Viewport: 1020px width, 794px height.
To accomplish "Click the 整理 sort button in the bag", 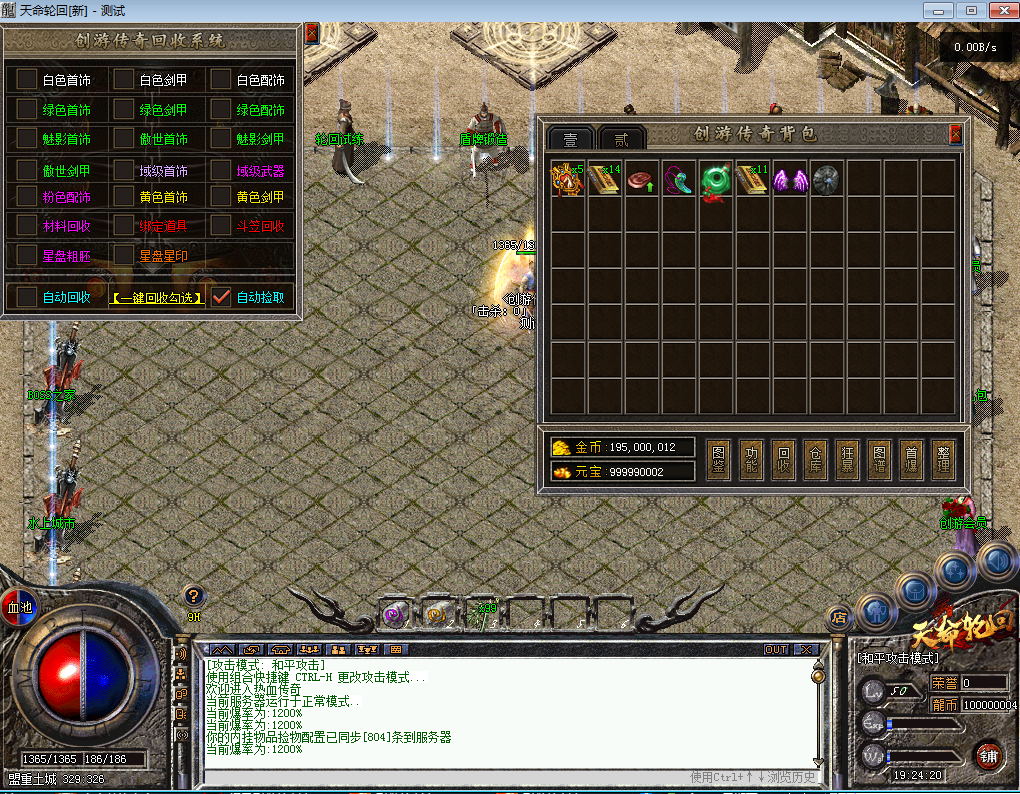I will point(943,460).
